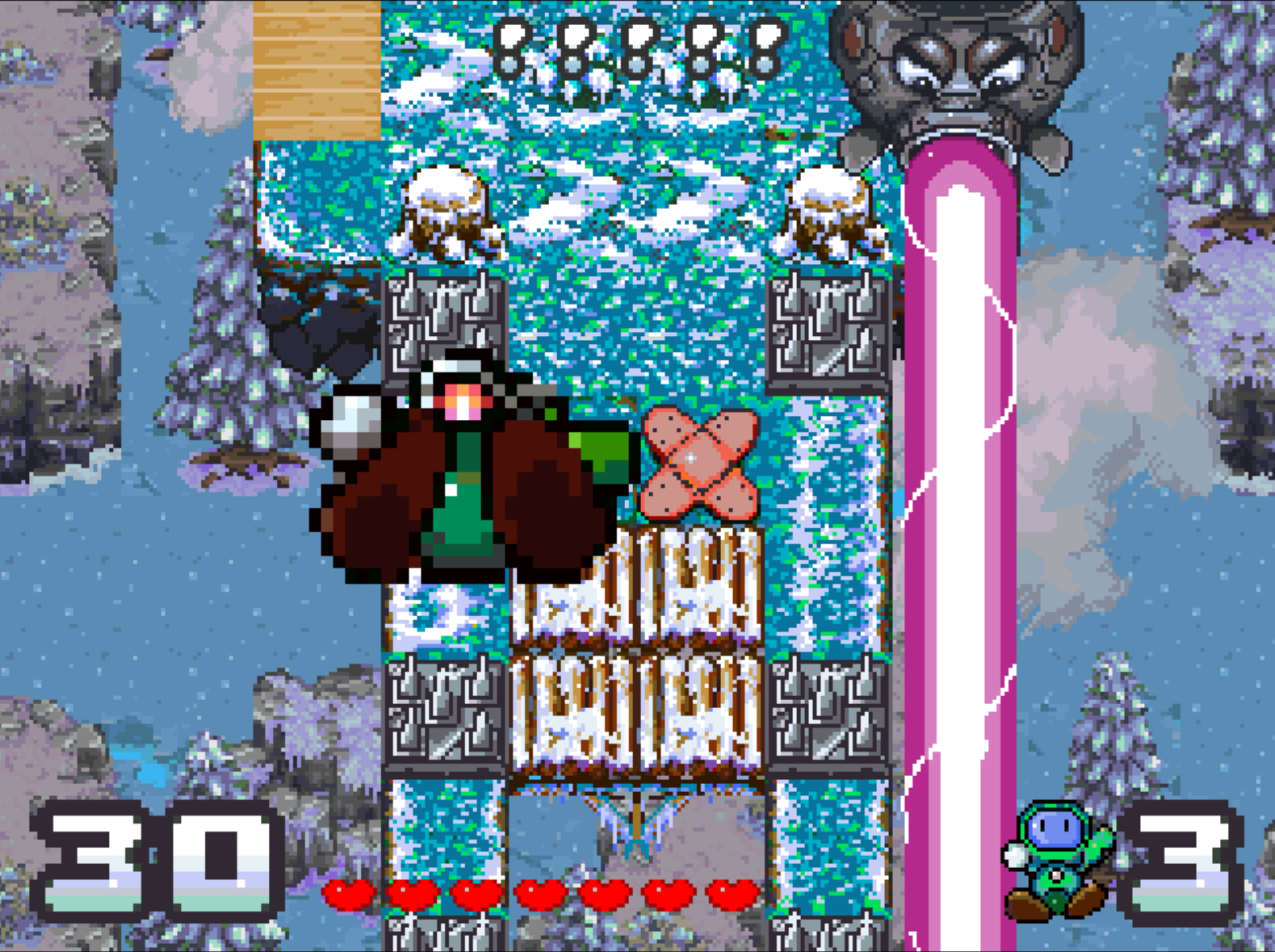The height and width of the screenshot is (952, 1275).
Task: Click the topmost droplet marker above the arena
Action: coord(510,48)
